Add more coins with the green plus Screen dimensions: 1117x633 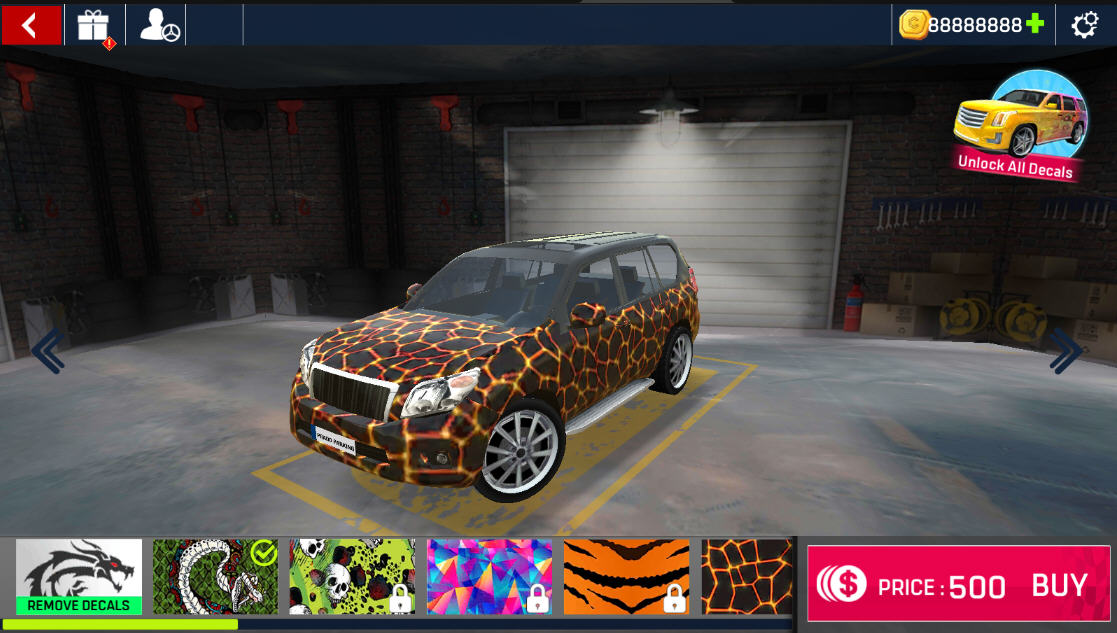pyautogui.click(x=1035, y=24)
